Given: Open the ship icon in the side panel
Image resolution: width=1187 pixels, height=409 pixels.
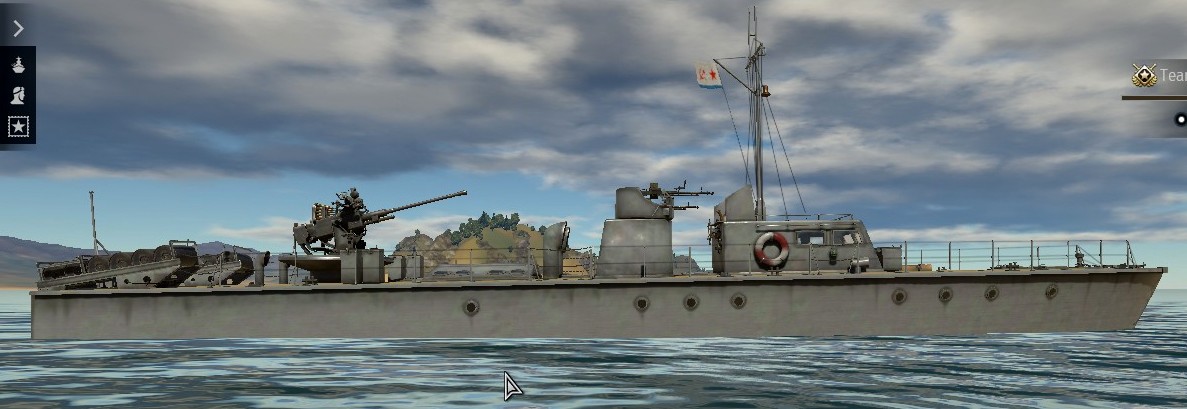Looking at the screenshot, I should [18, 64].
